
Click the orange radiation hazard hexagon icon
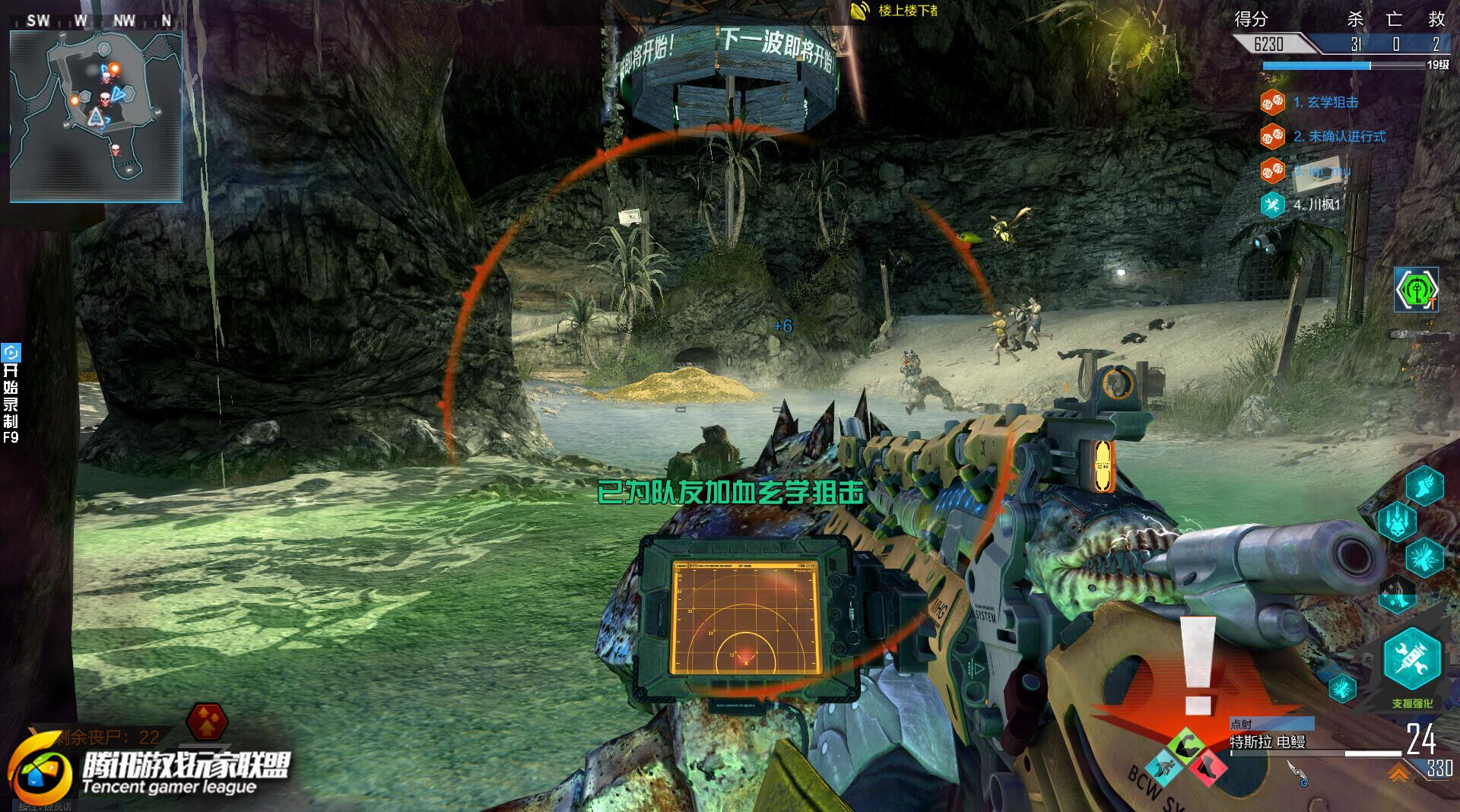click(207, 721)
